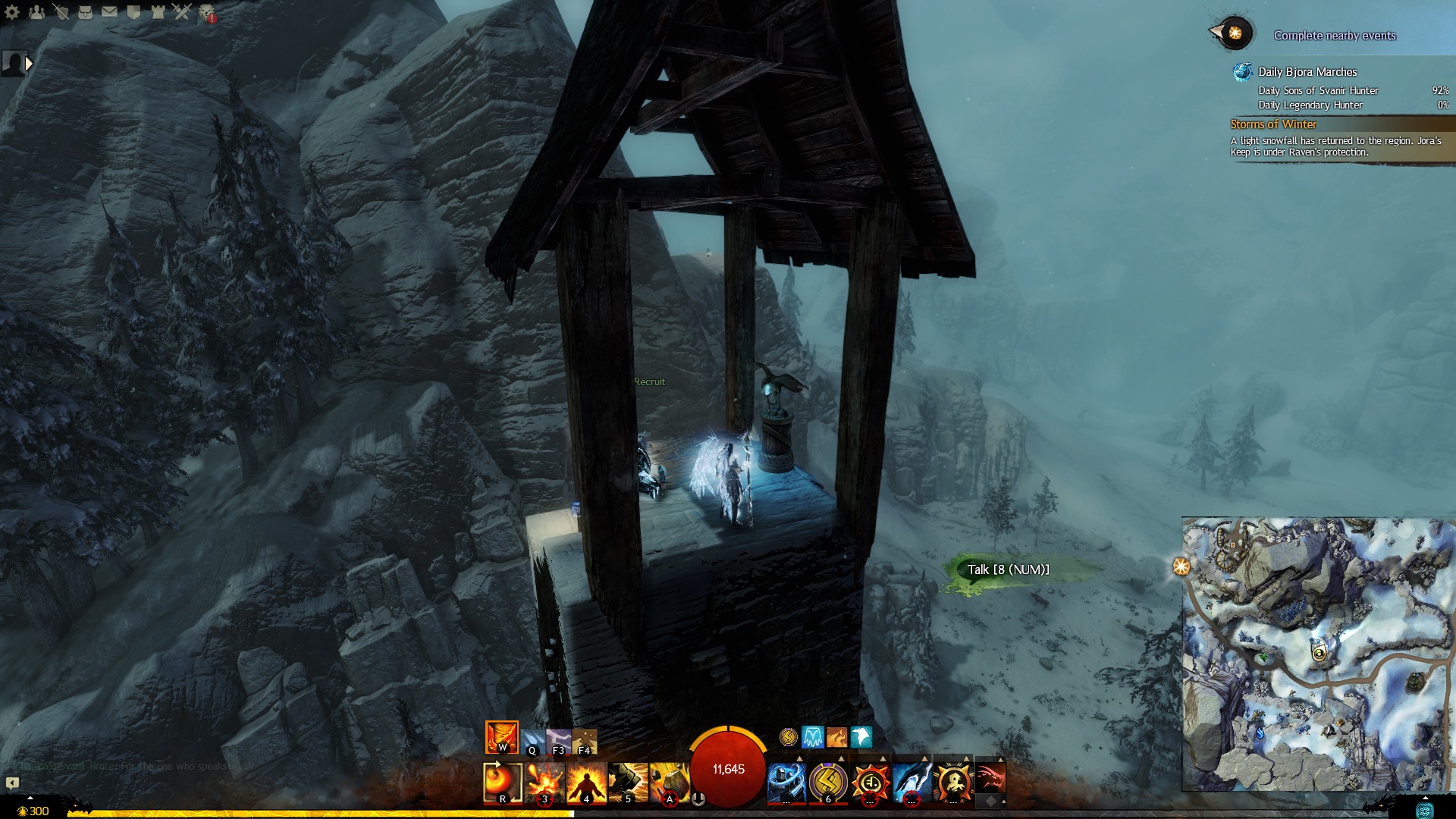This screenshot has width=1456, height=819.
Task: Switch to Water attunement
Action: tap(532, 741)
